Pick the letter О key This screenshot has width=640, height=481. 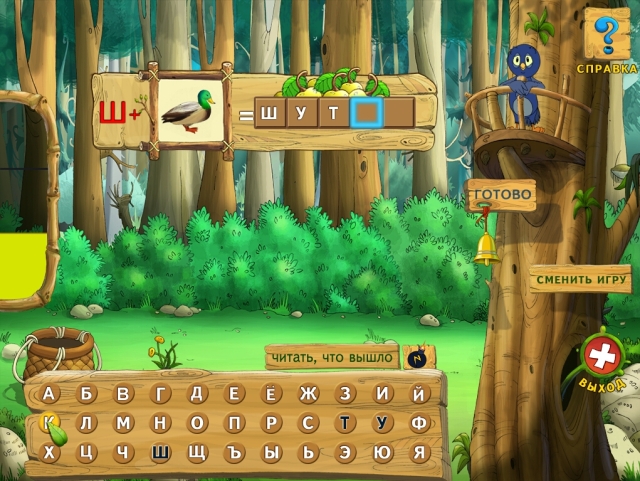197,423
